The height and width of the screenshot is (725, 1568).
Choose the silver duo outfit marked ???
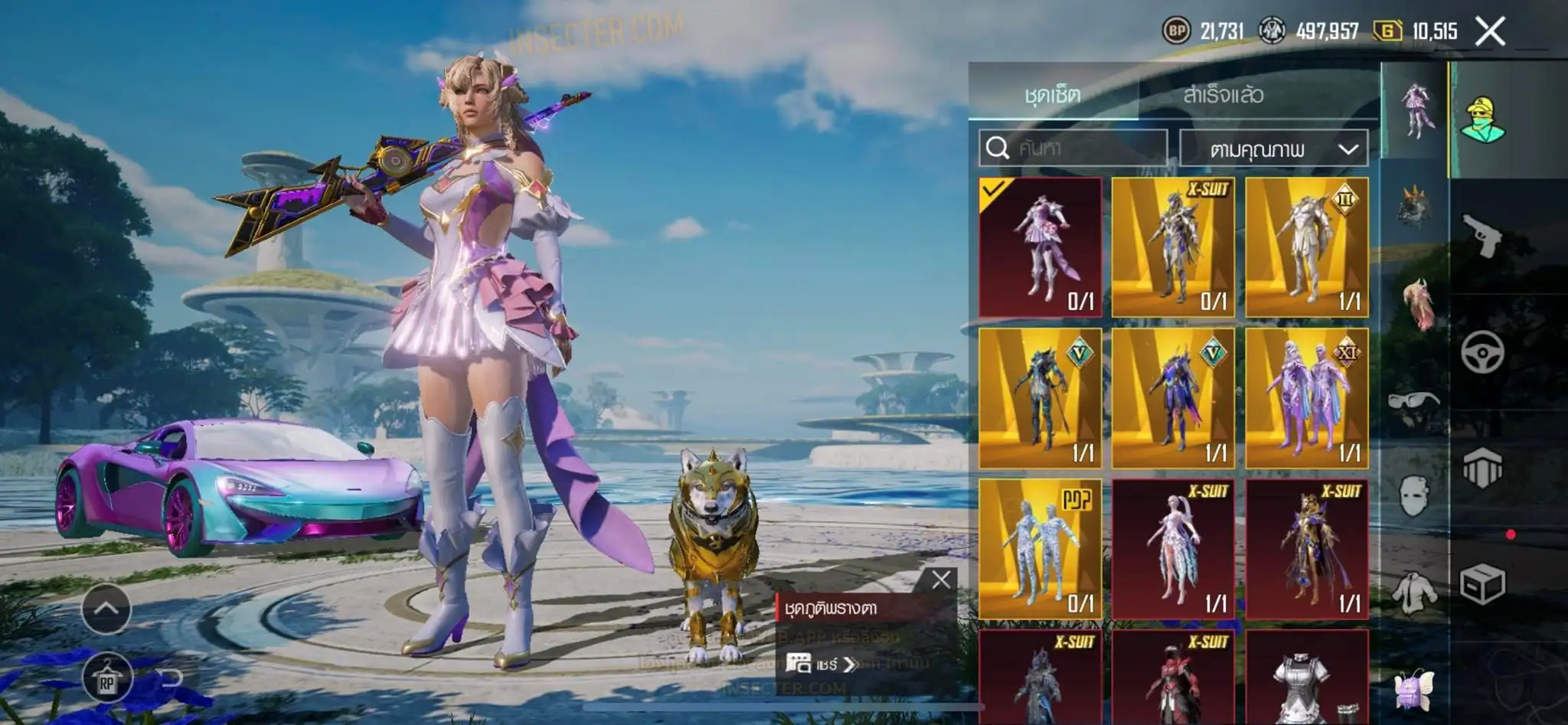tap(1040, 549)
